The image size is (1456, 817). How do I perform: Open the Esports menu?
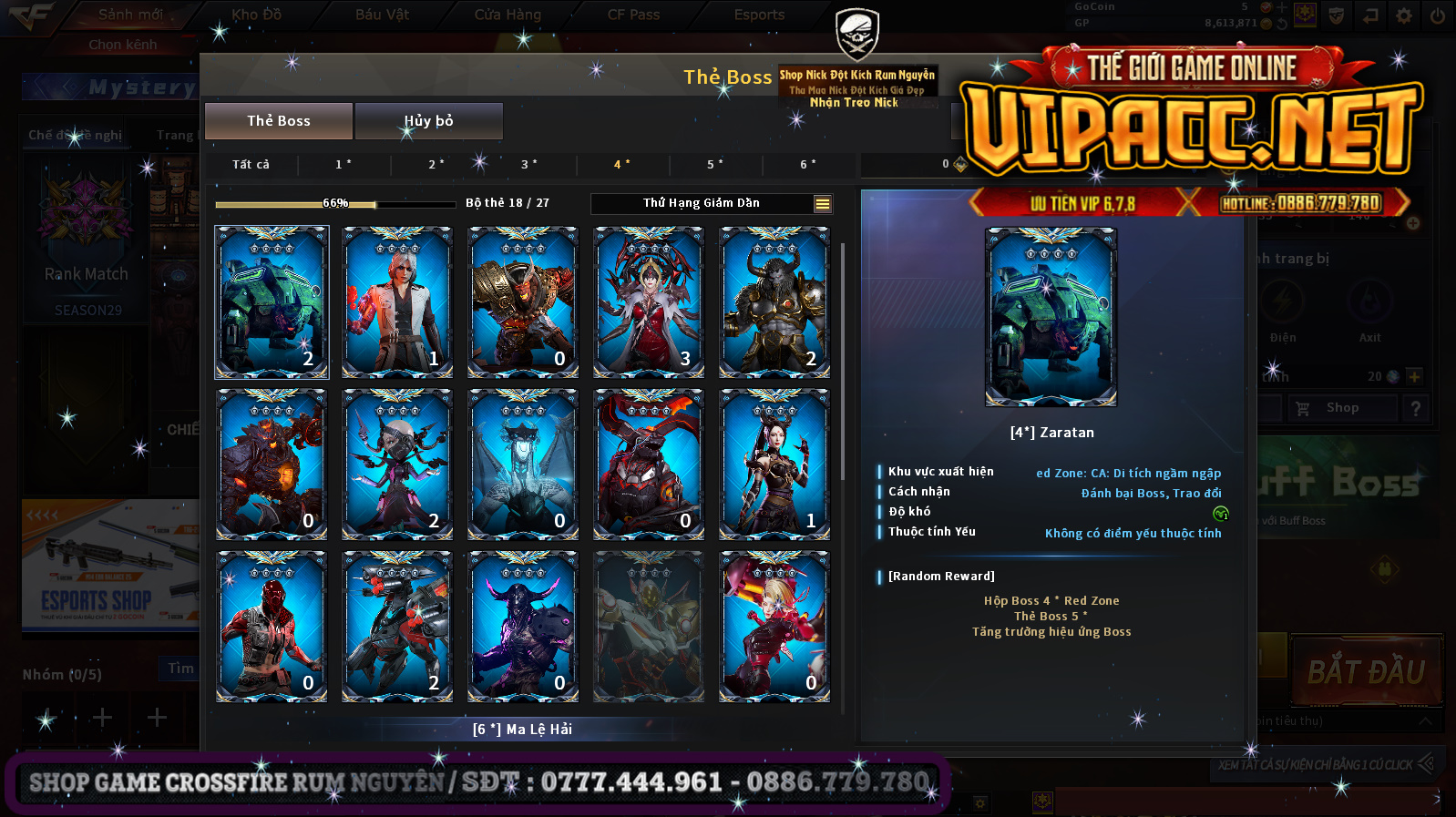pos(759,15)
